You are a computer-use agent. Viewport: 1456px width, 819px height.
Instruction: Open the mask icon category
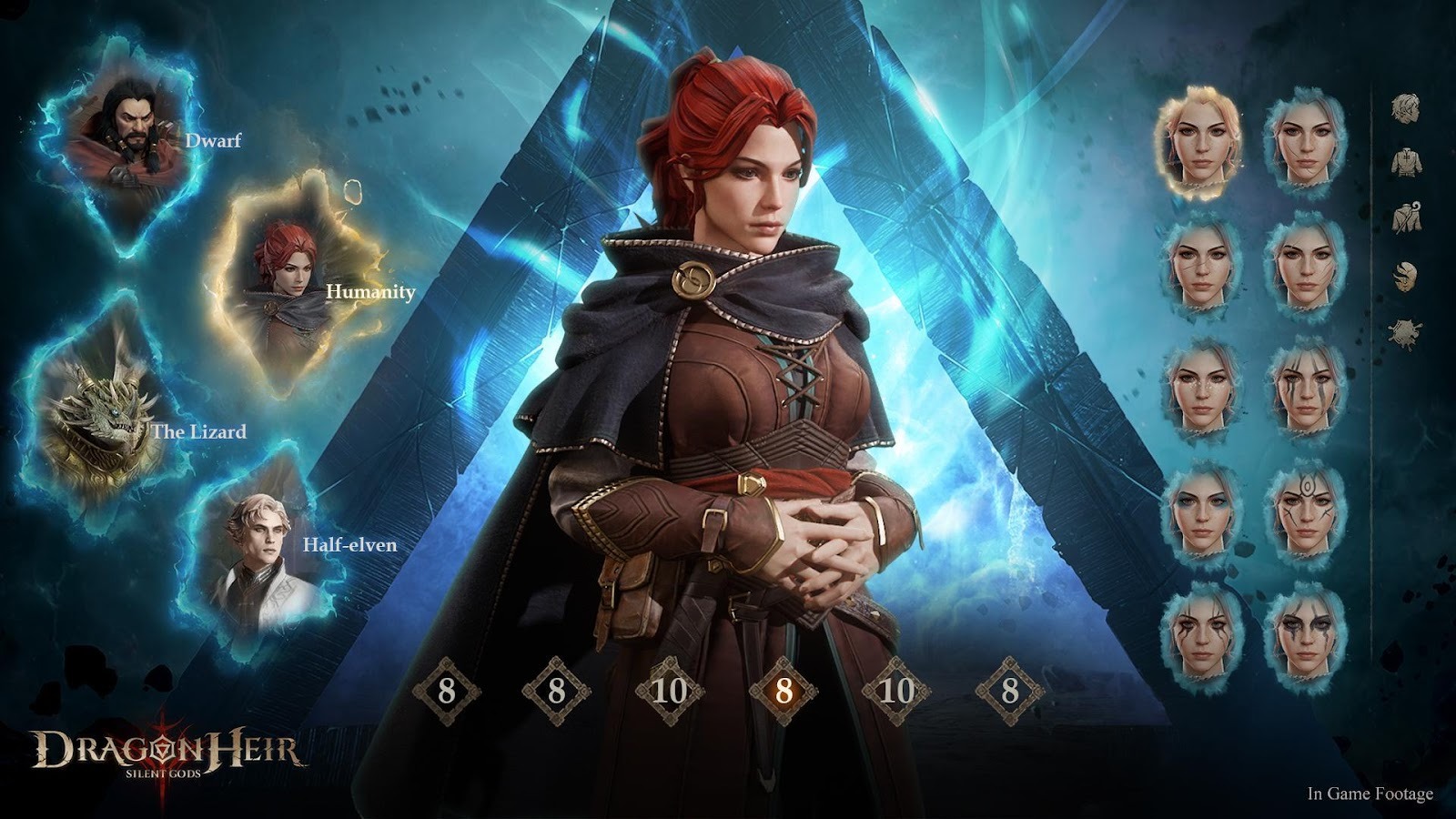1407,273
